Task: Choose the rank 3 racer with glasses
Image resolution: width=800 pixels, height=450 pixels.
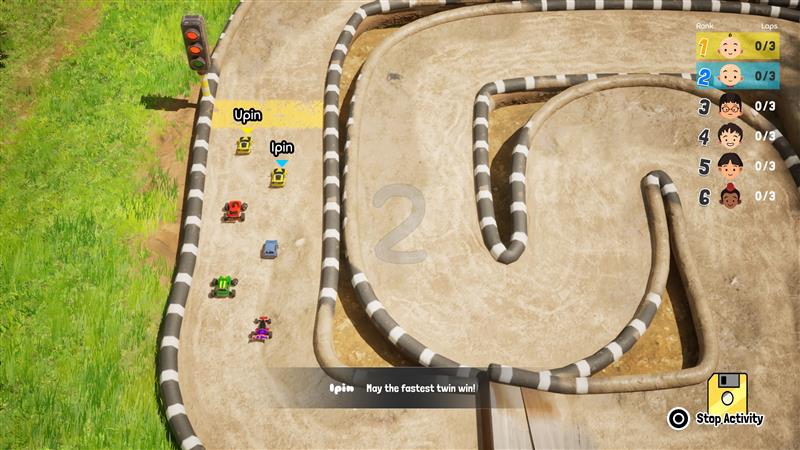Action: click(x=737, y=106)
